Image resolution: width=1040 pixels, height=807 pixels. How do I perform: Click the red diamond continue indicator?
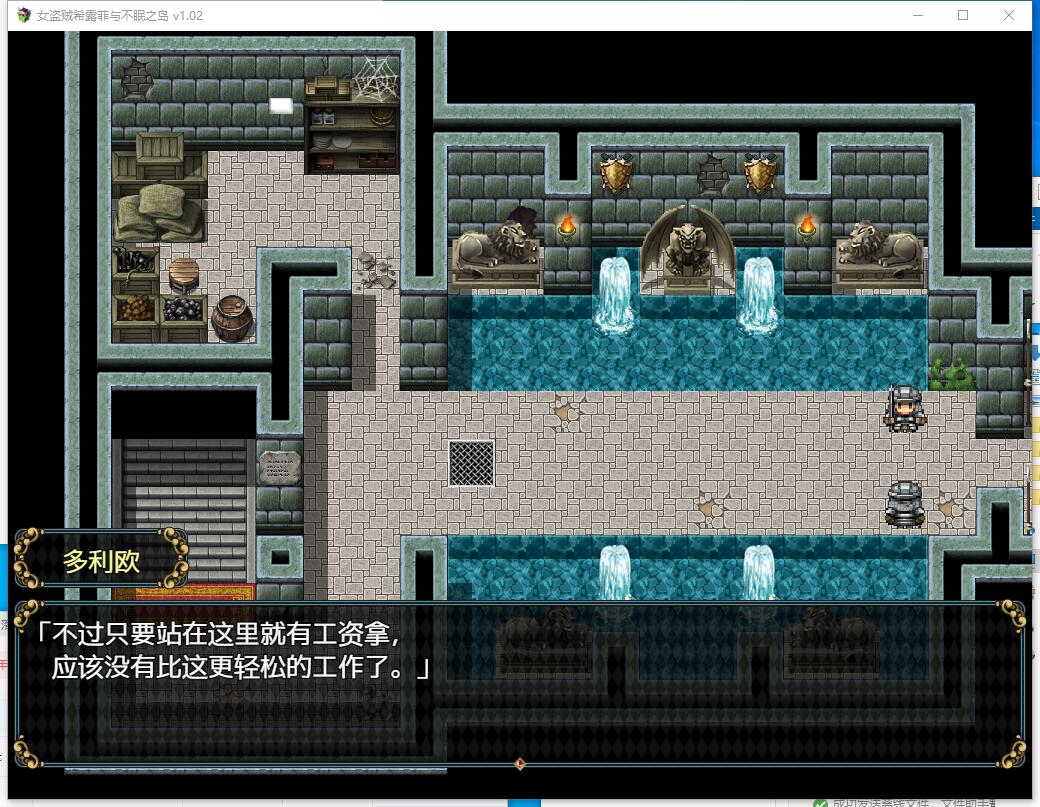519,764
